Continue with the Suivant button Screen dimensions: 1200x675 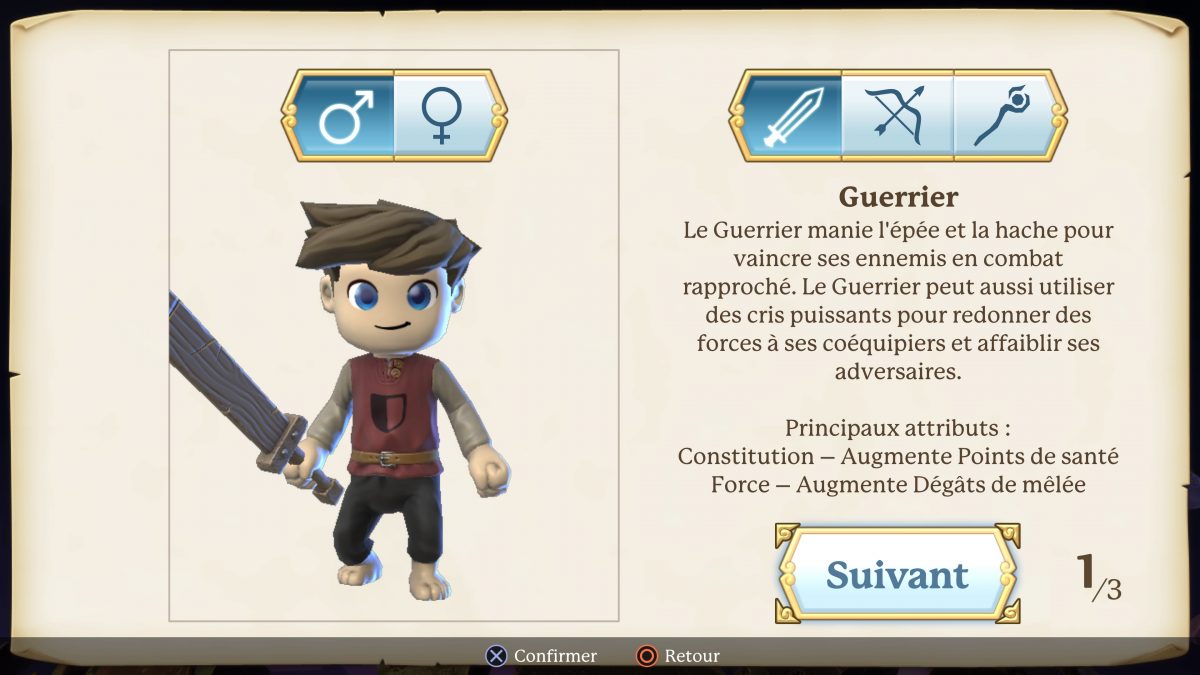click(897, 574)
